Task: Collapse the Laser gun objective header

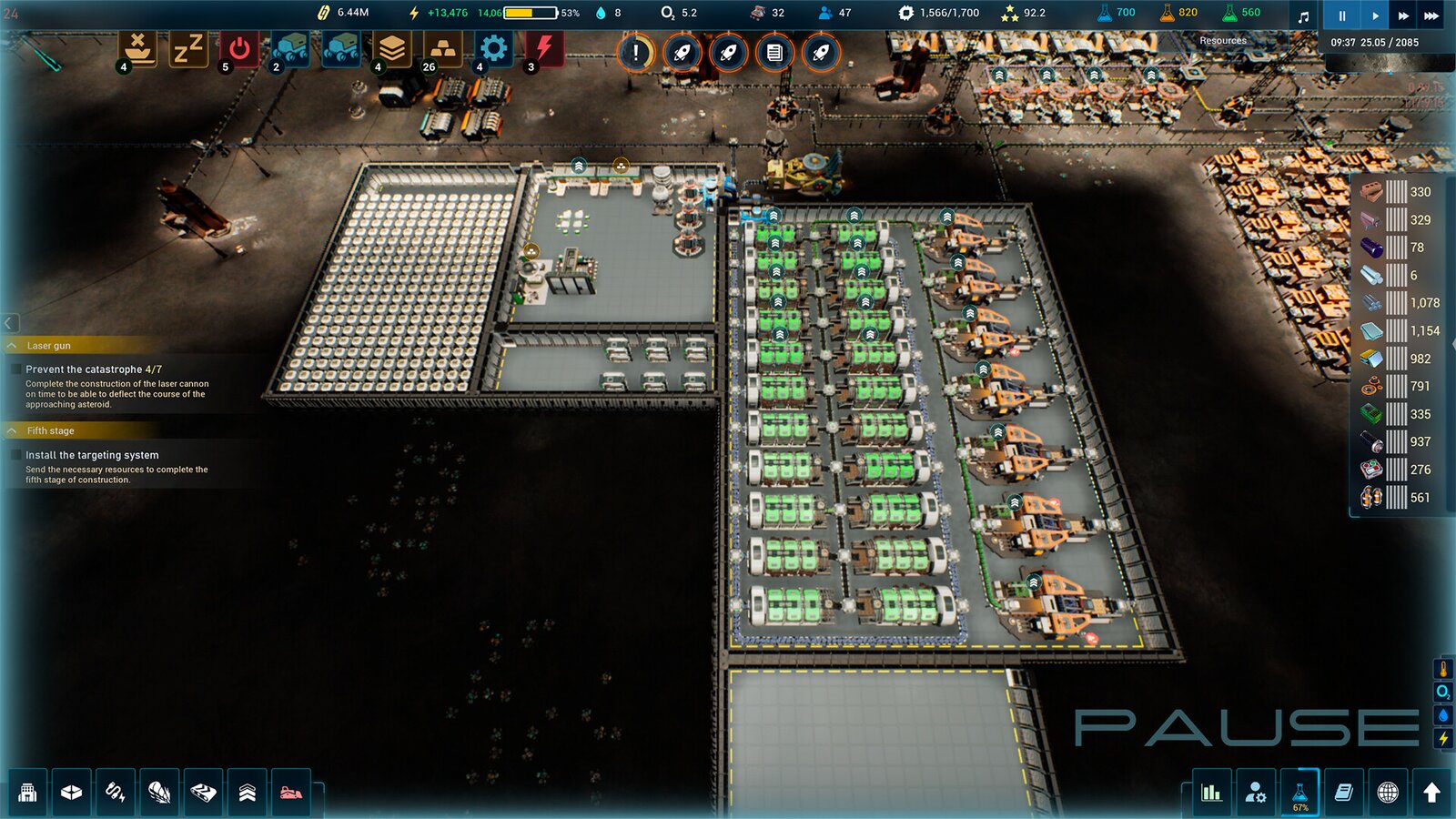Action: click(13, 346)
